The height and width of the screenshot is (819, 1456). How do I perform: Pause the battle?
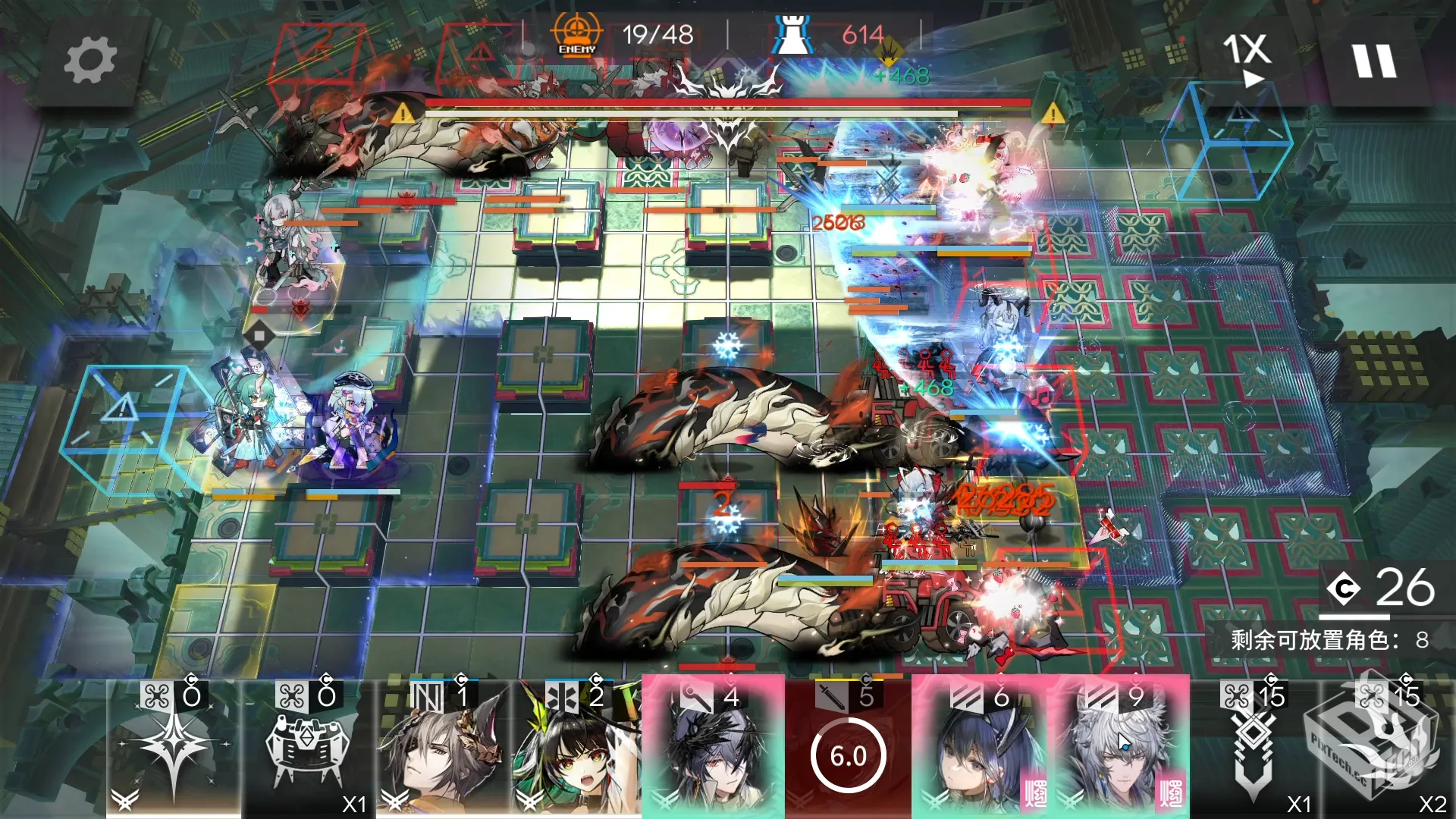click(1374, 61)
